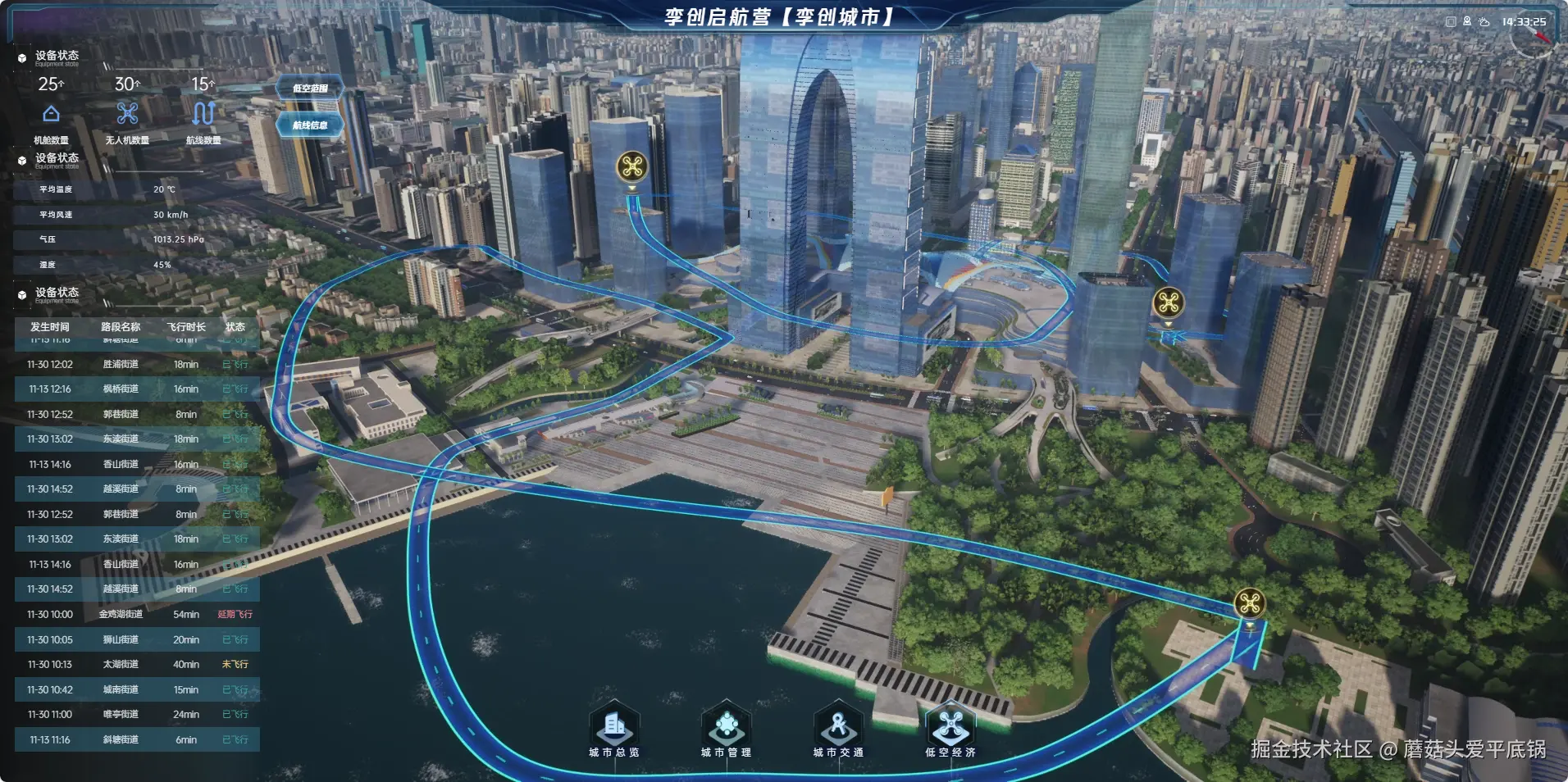This screenshot has height=782, width=1568.
Task: Open the 城市总览 city overview section
Action: pos(614,726)
